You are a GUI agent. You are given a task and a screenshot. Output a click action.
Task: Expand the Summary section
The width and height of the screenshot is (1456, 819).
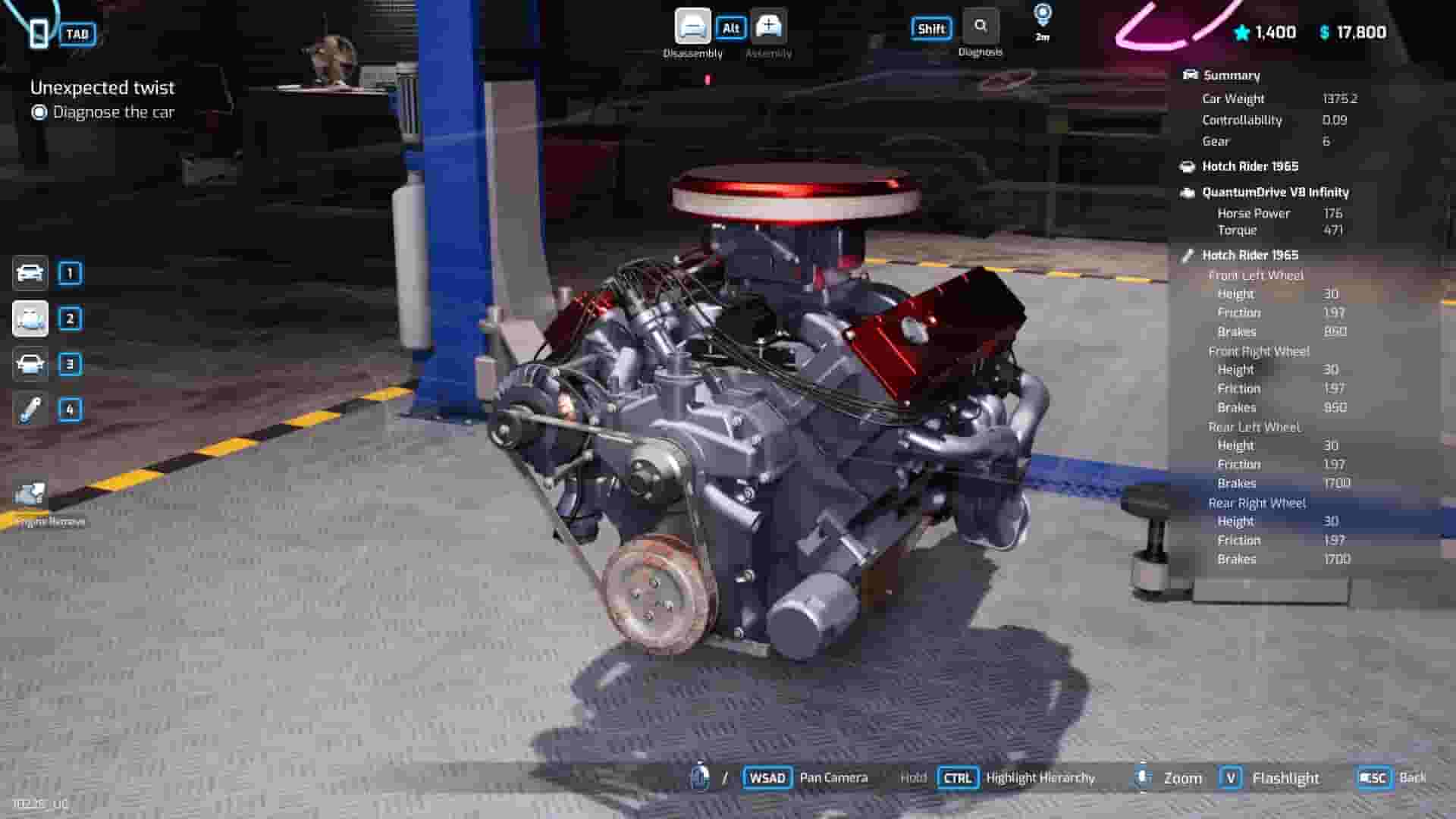pyautogui.click(x=1231, y=74)
